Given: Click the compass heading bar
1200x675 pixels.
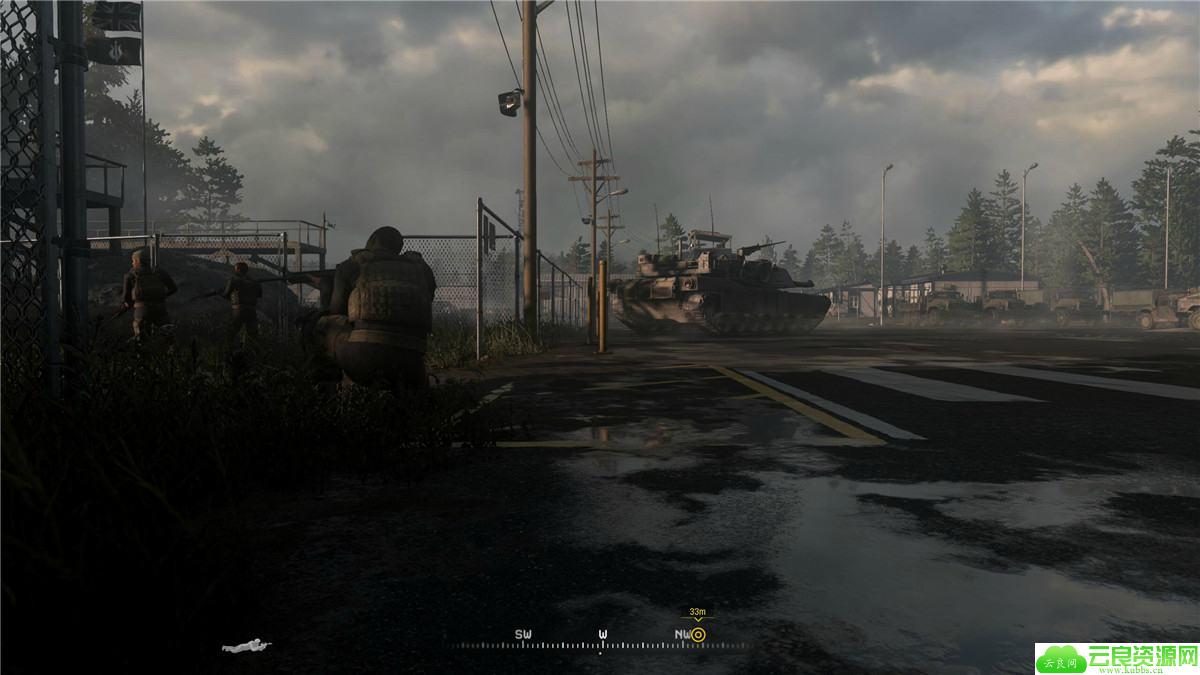Looking at the screenshot, I should pos(600,640).
